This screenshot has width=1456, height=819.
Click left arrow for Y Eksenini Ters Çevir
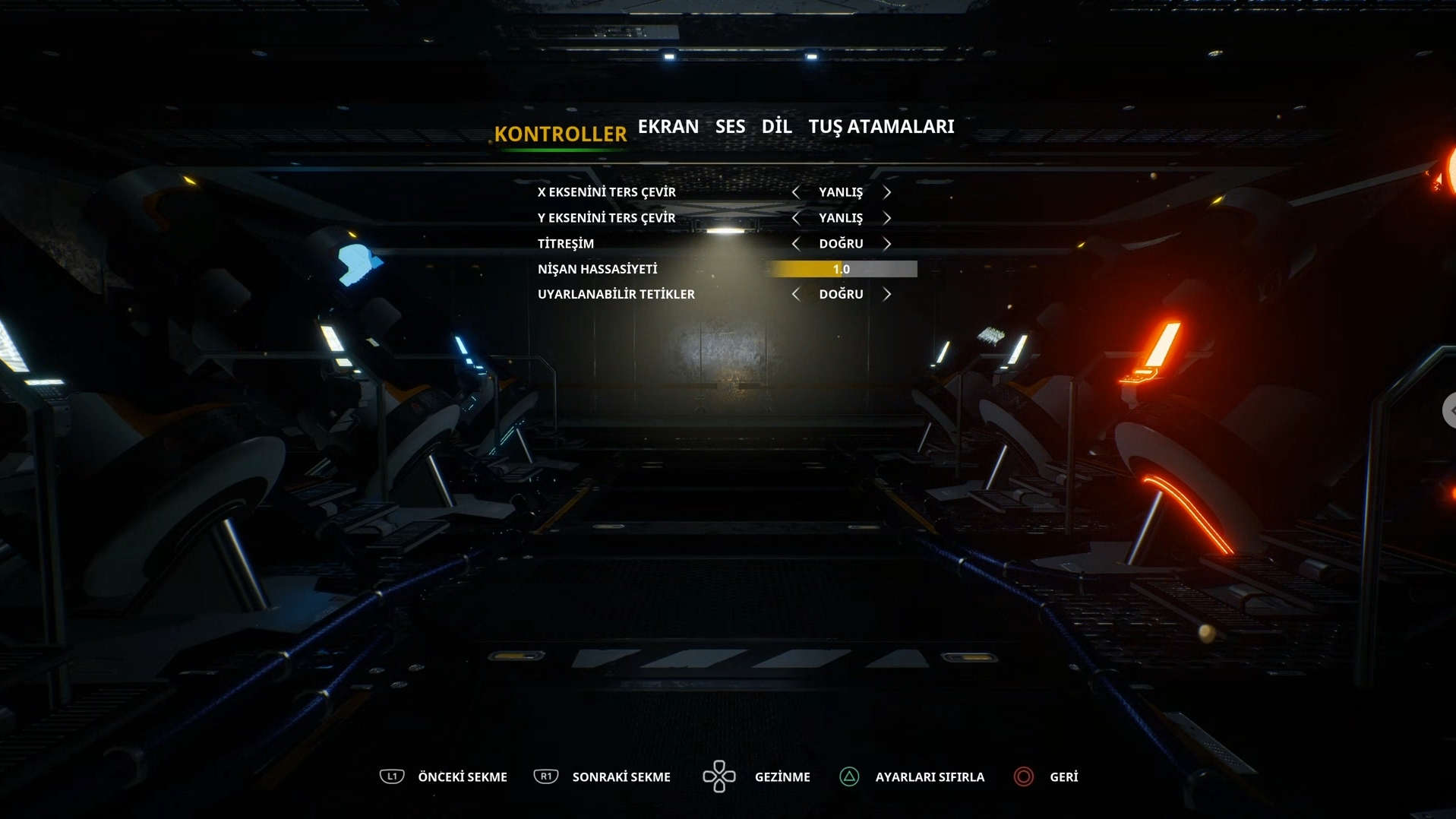point(795,218)
